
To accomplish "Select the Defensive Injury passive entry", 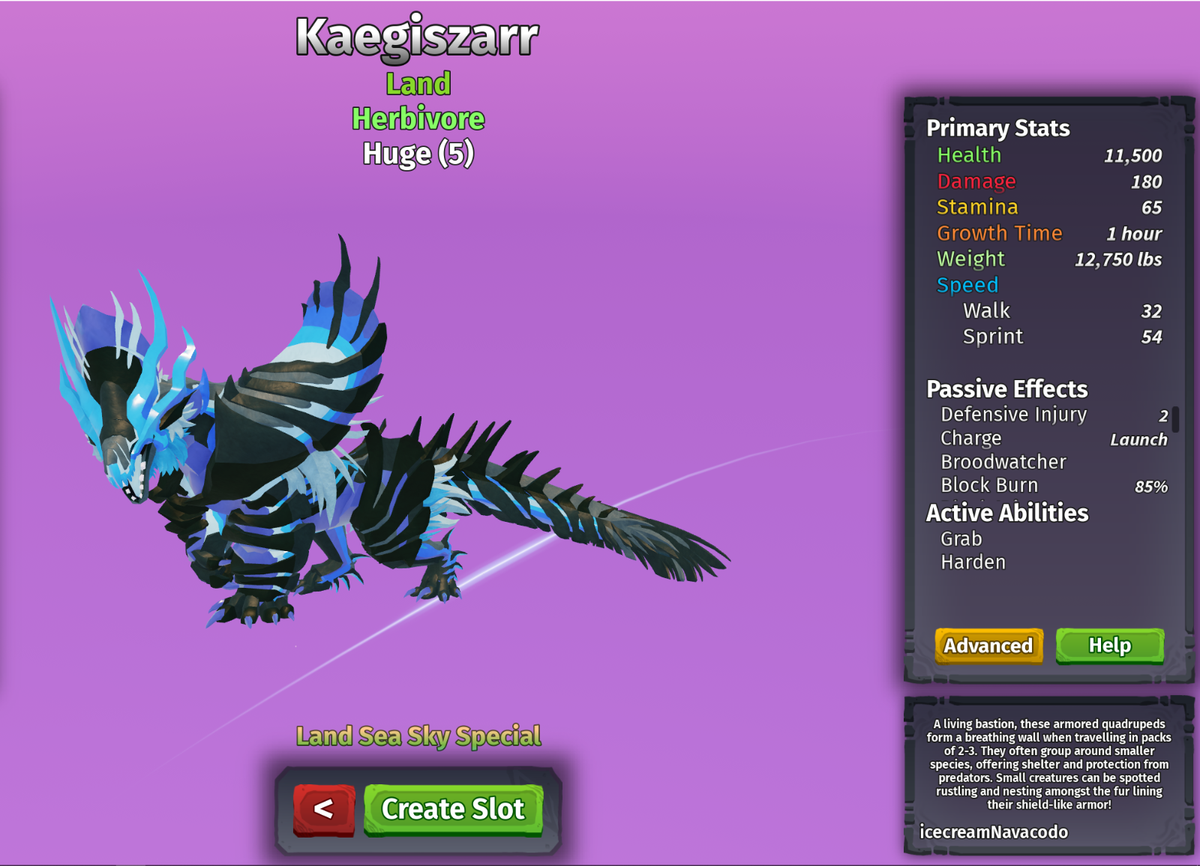I will 1013,415.
